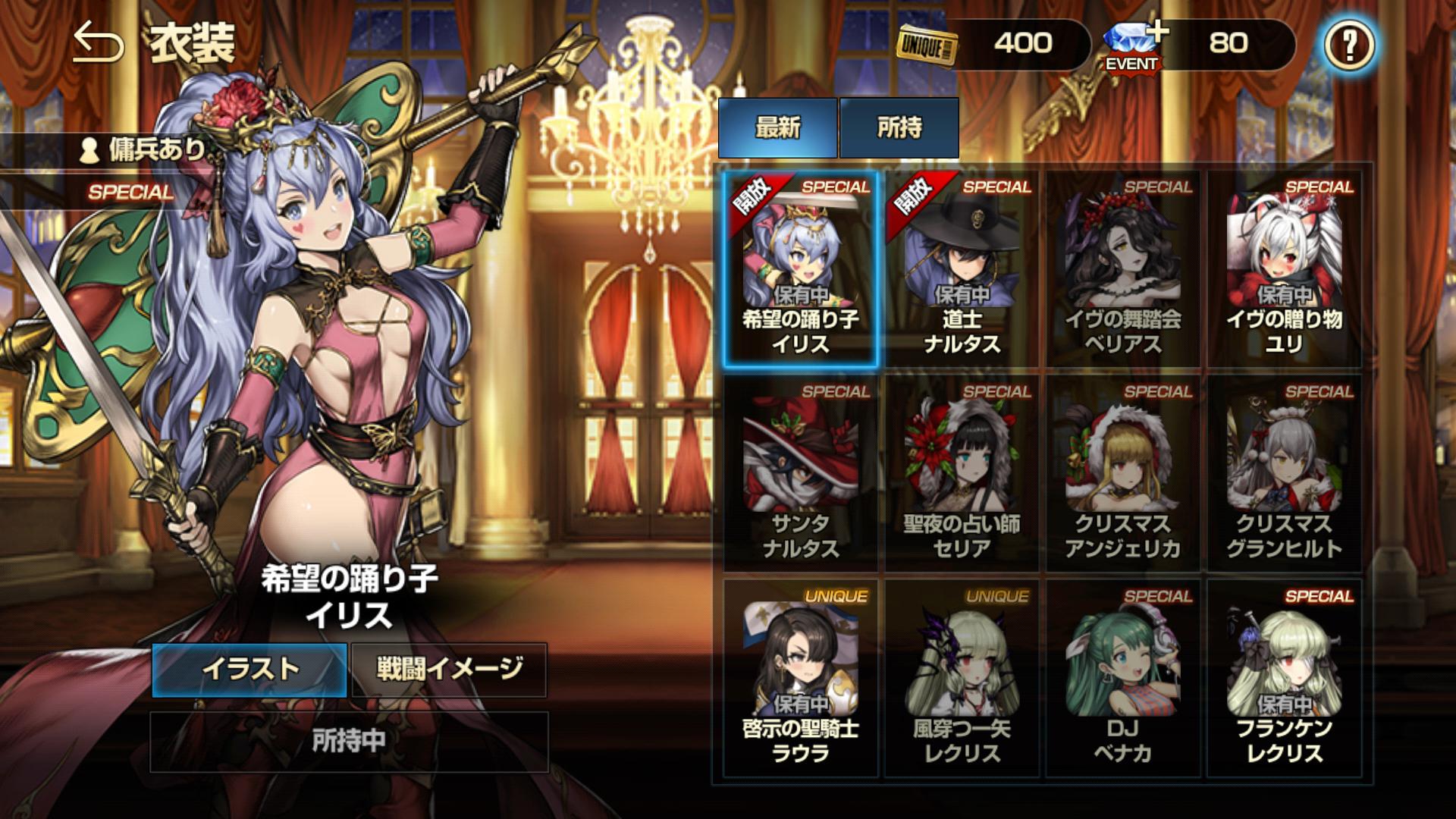
Task: Select the DJ ベネカ costume
Action: click(1123, 679)
